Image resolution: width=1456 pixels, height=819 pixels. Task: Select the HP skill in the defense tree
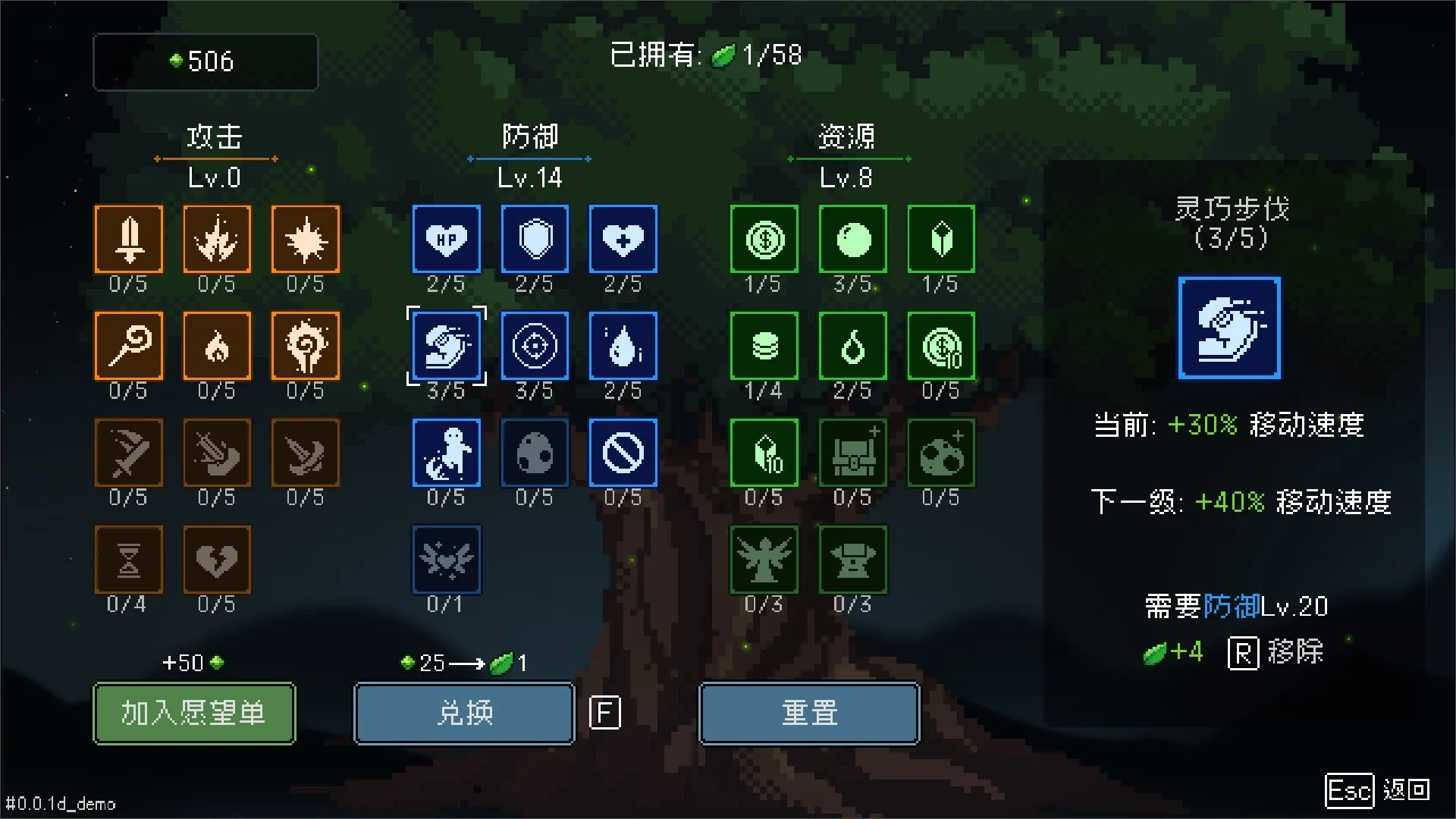coord(446,240)
